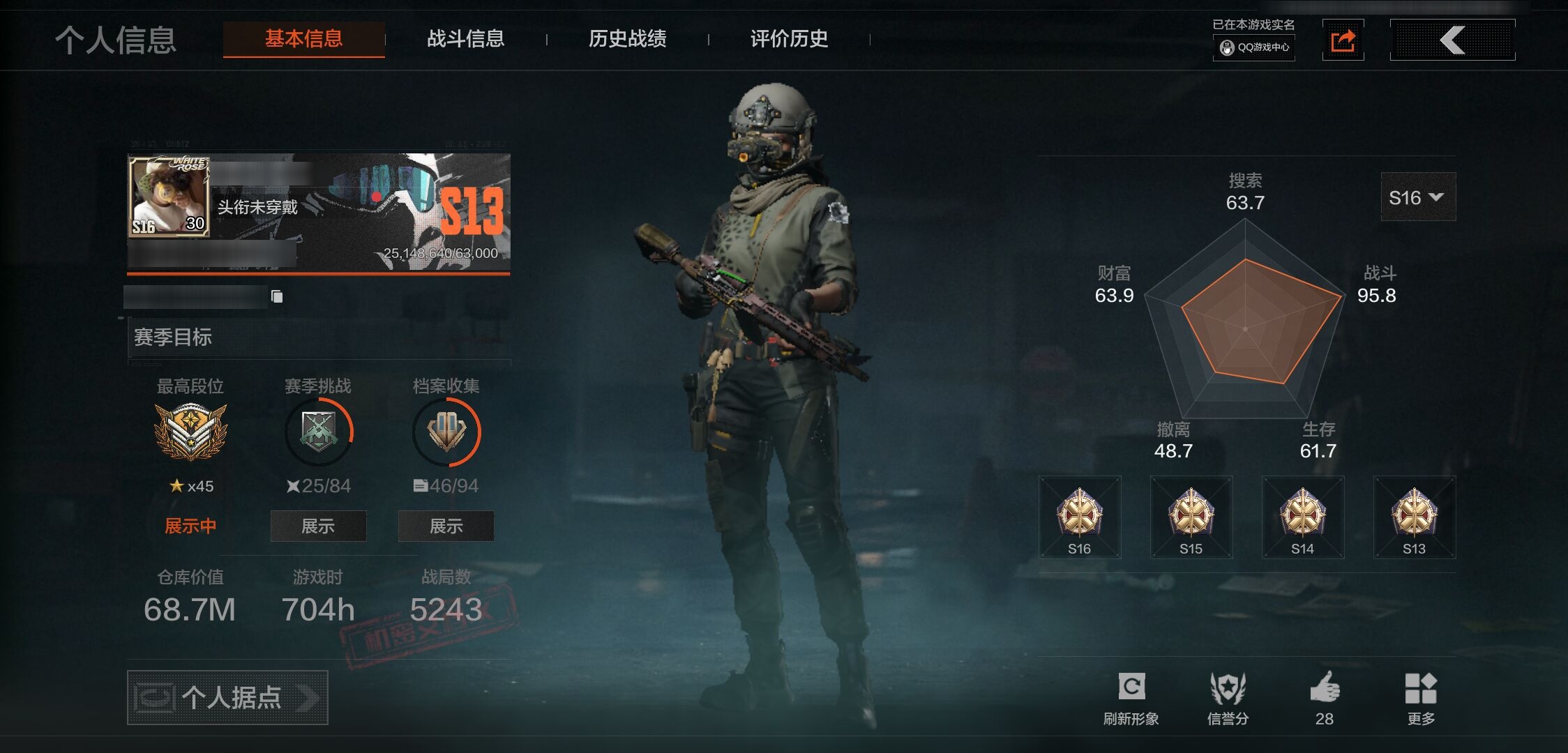The width and height of the screenshot is (1568, 753).
Task: Copy the player ID with copy icon
Action: point(277,297)
